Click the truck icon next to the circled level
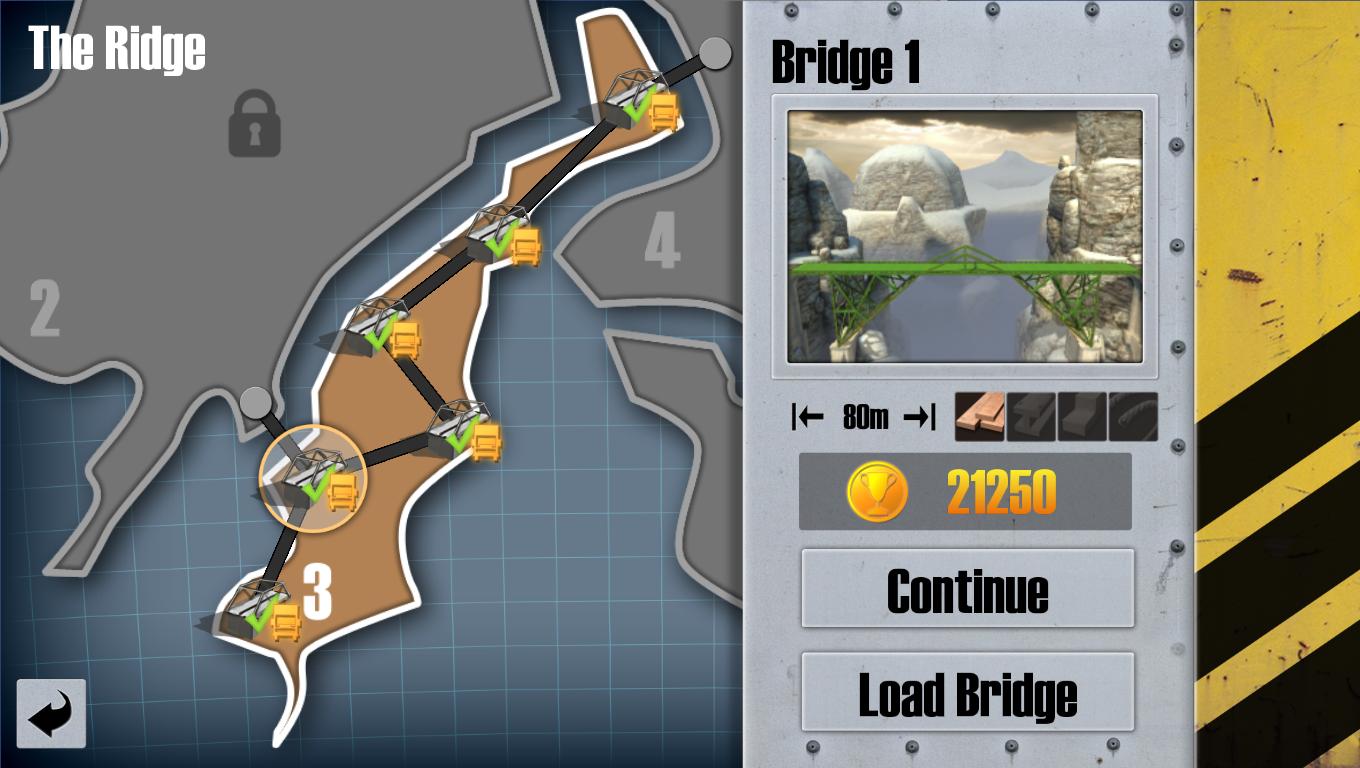Screen dimensions: 1360x768 (342, 492)
